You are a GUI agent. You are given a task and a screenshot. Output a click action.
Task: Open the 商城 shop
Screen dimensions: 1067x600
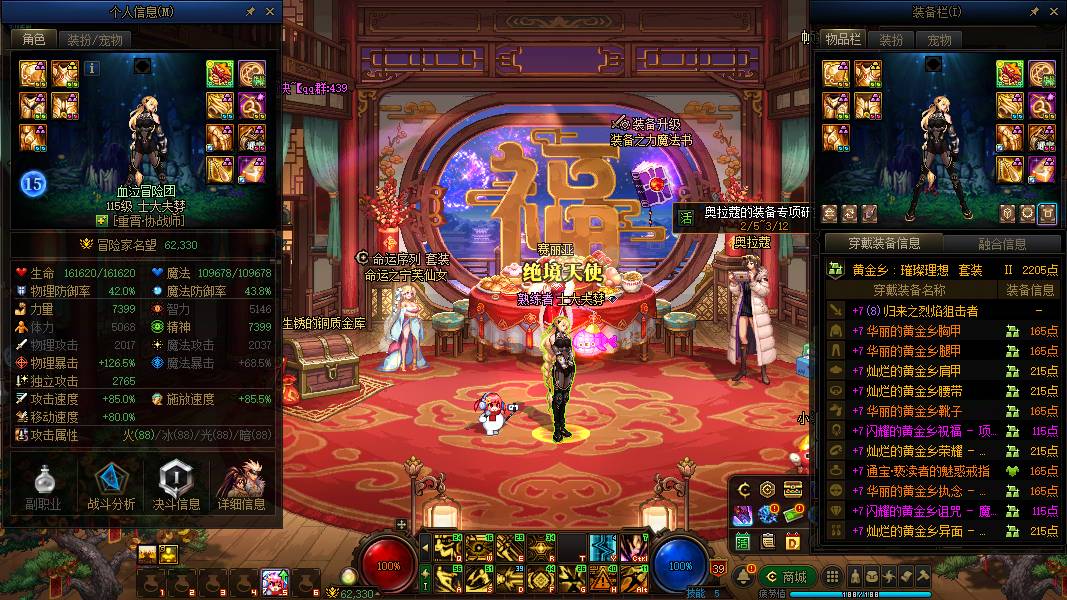786,576
